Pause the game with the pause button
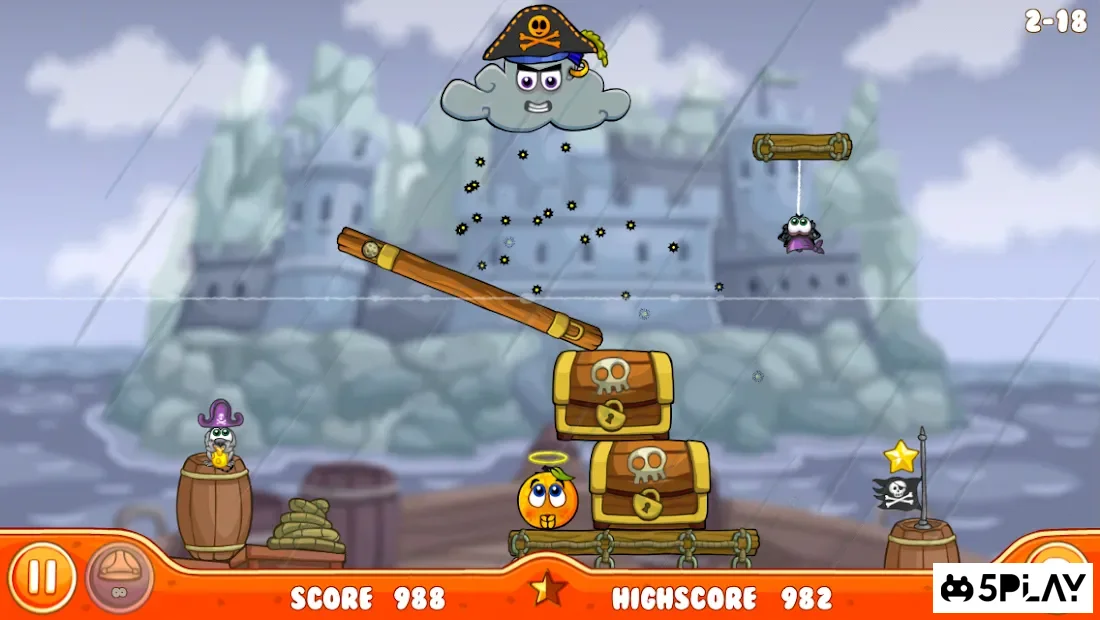The width and height of the screenshot is (1100, 620). (41, 577)
